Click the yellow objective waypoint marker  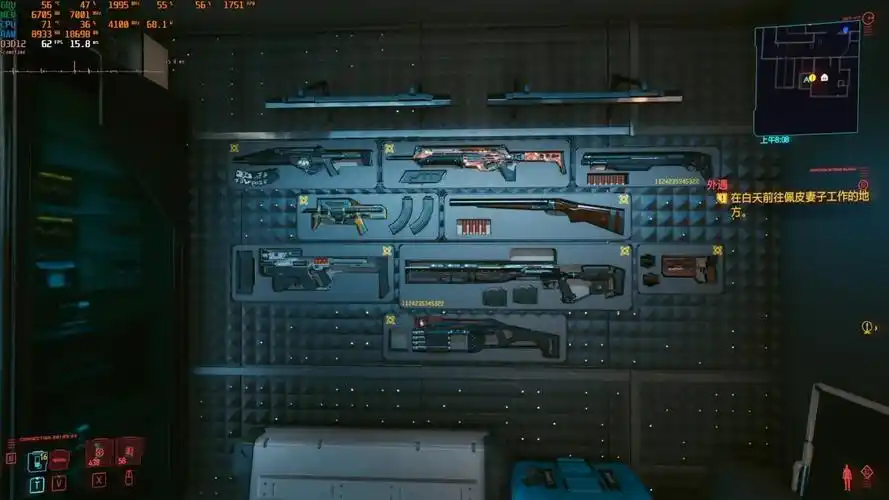pyautogui.click(x=866, y=327)
